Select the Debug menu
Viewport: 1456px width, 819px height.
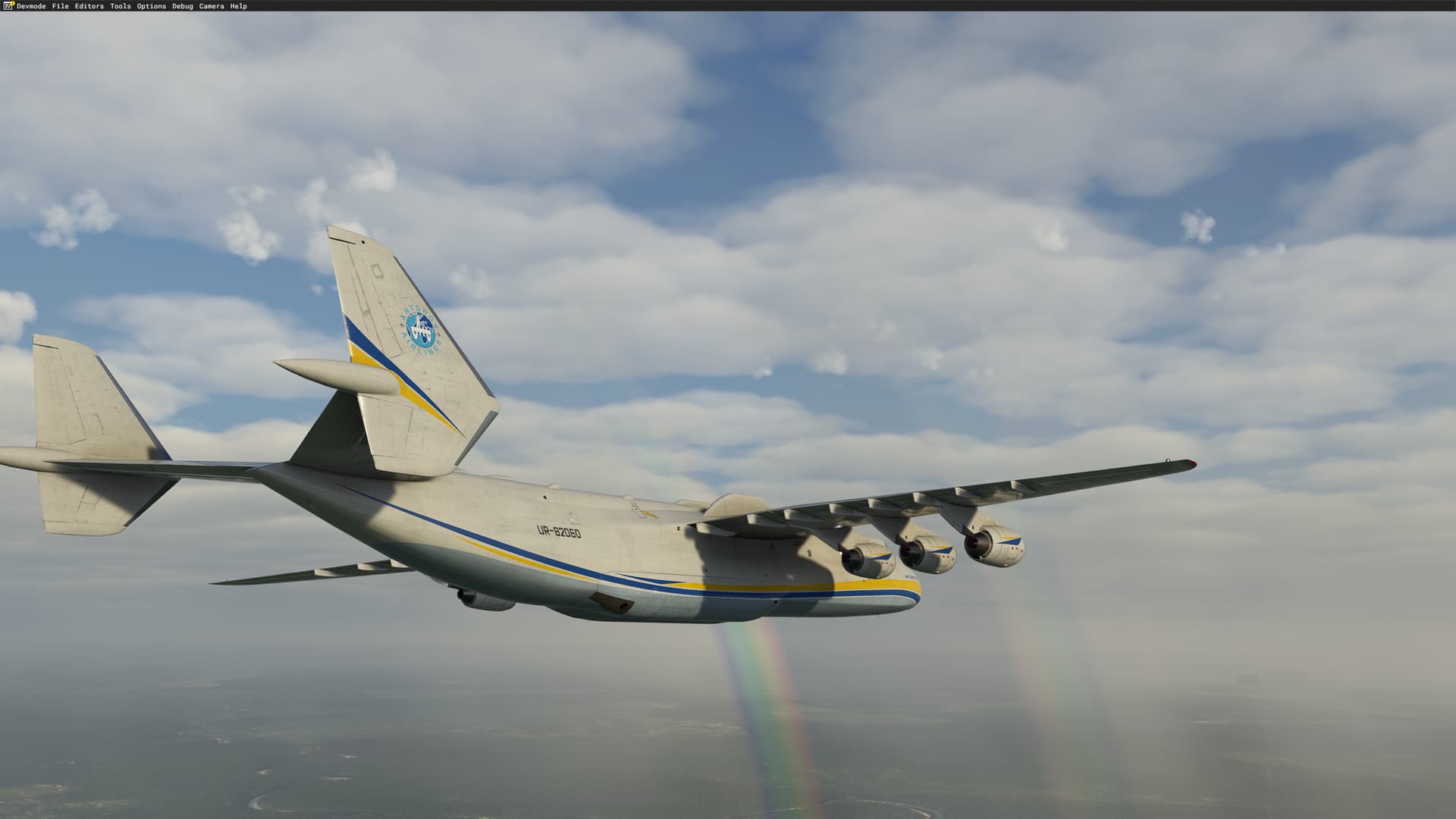tap(182, 6)
